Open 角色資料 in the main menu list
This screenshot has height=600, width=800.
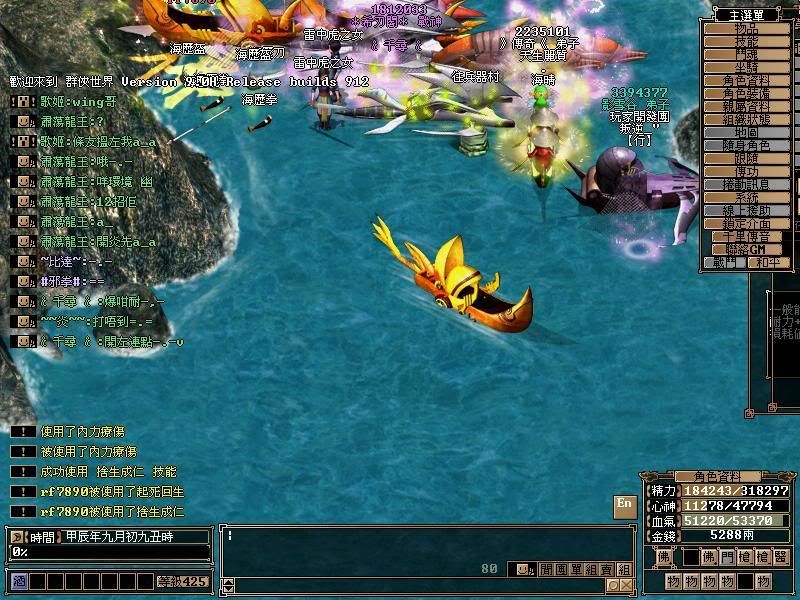[746, 81]
